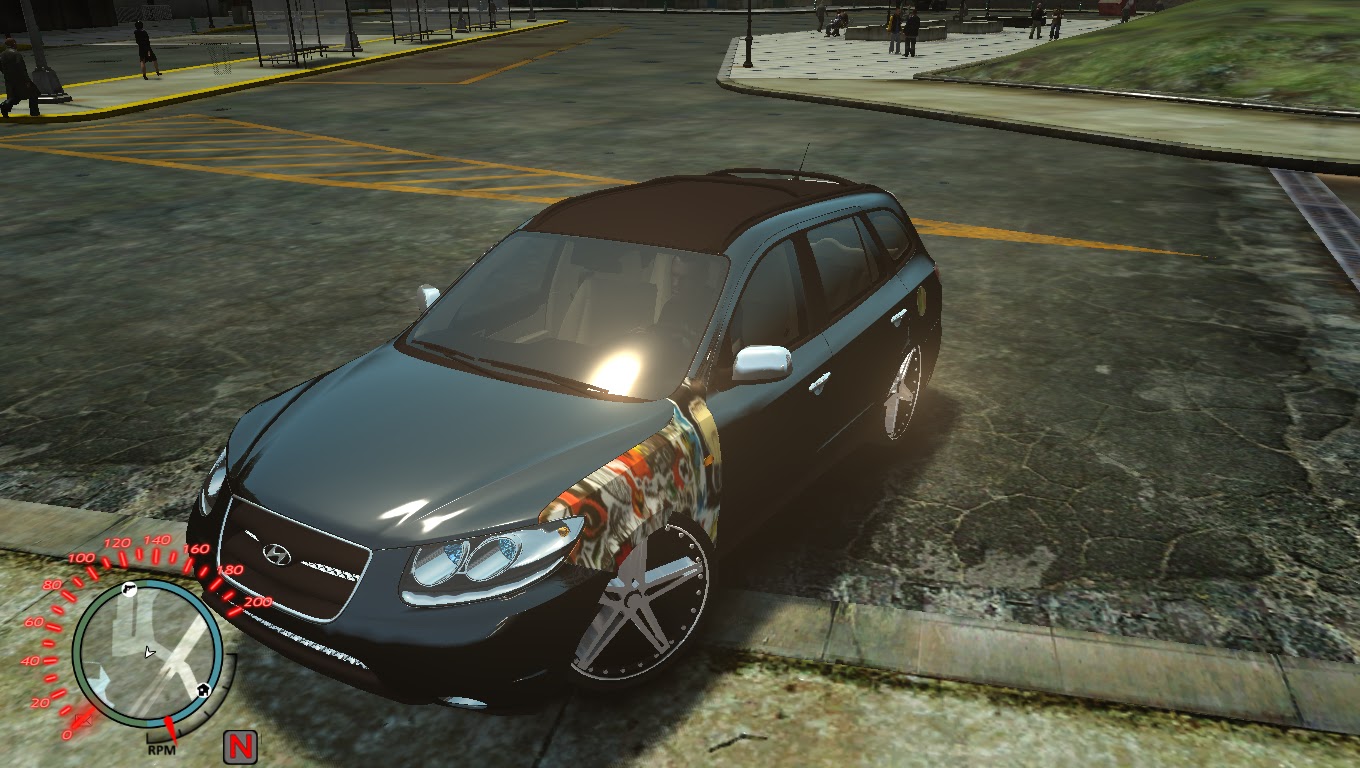Click the RPM label below the gauge
Screen dimensions: 1360x768
pos(162,748)
